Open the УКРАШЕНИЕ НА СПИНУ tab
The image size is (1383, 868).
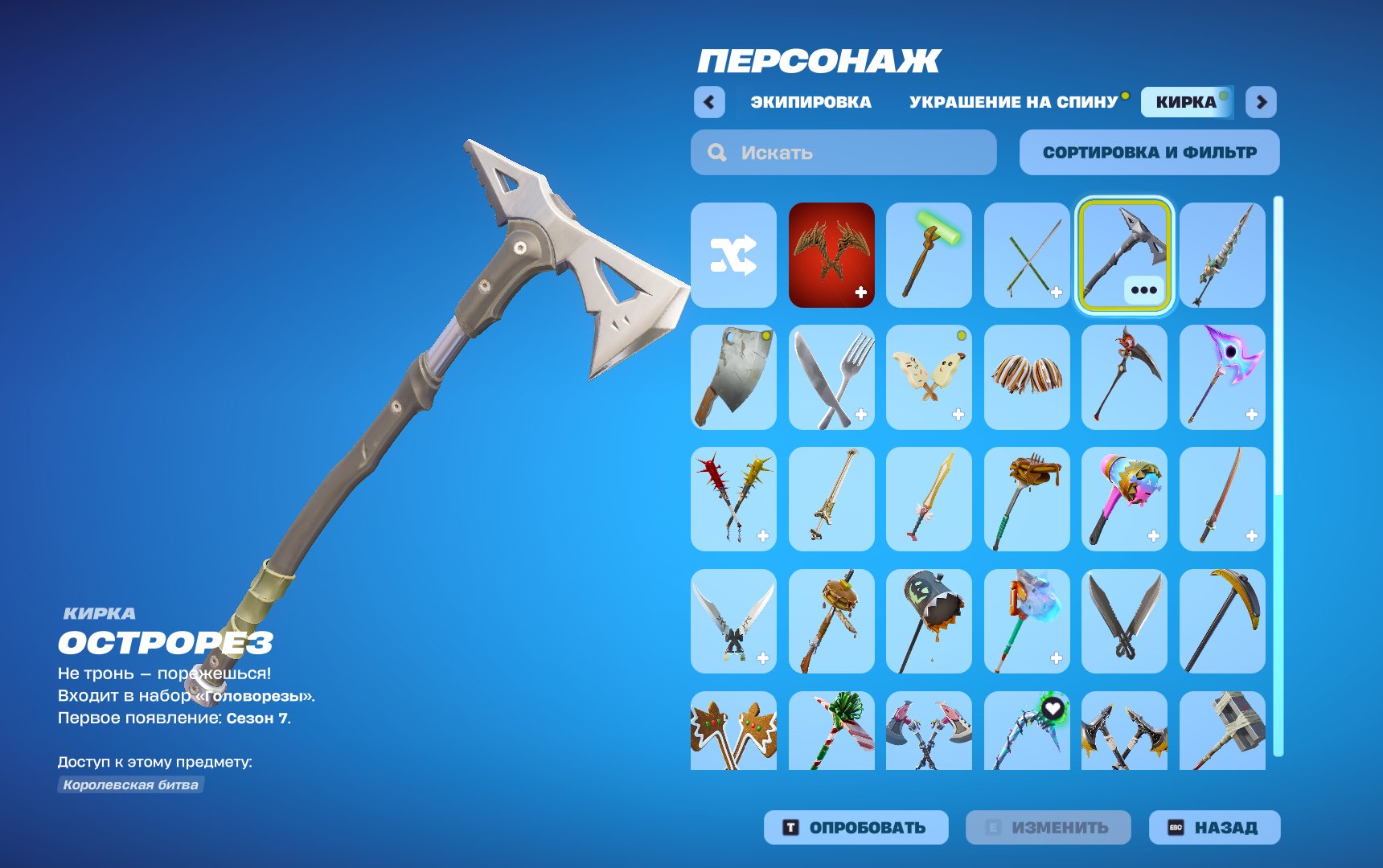coord(1012,102)
